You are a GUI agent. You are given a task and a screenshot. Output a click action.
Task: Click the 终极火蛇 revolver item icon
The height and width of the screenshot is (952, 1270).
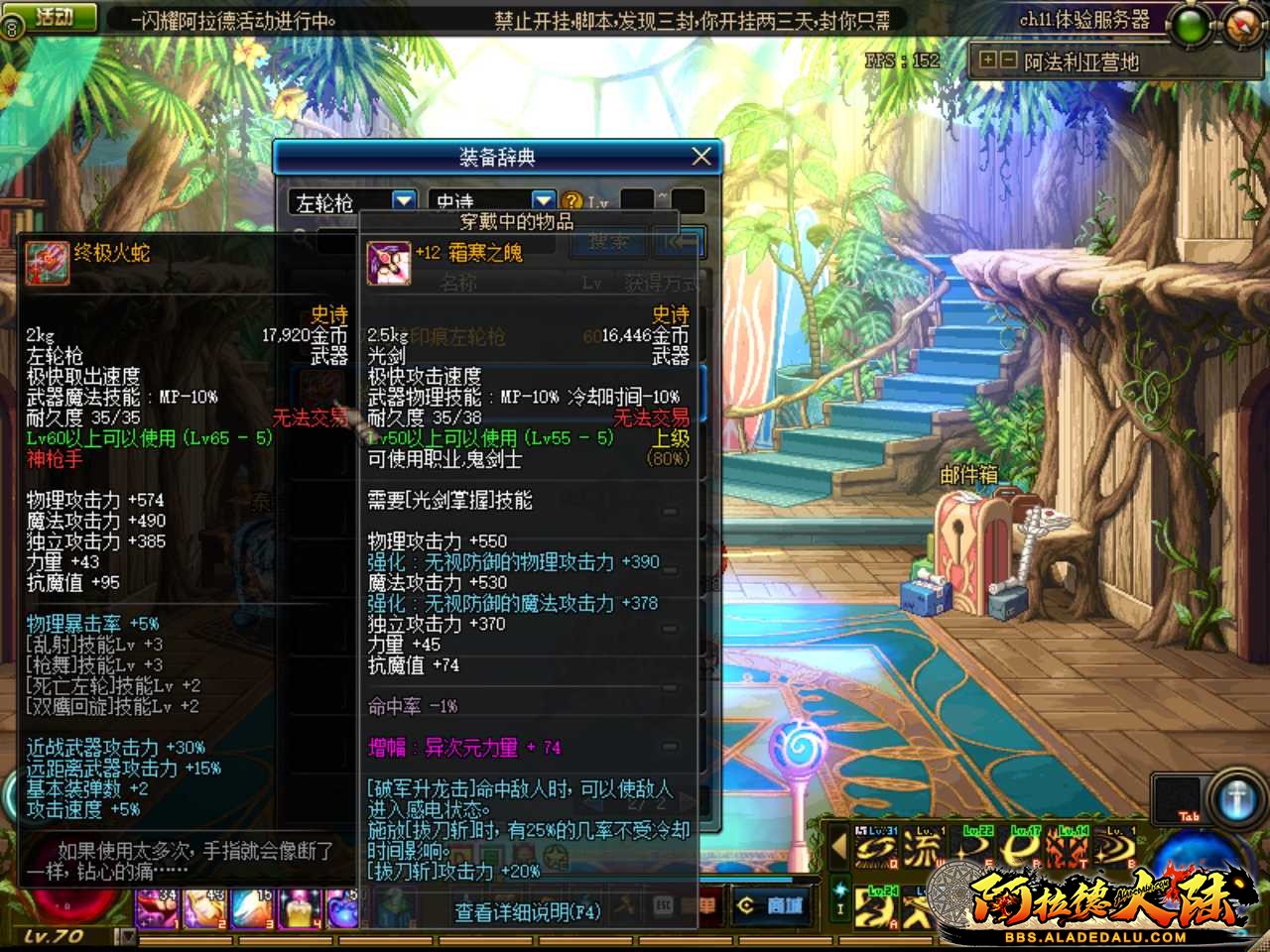coord(47,263)
